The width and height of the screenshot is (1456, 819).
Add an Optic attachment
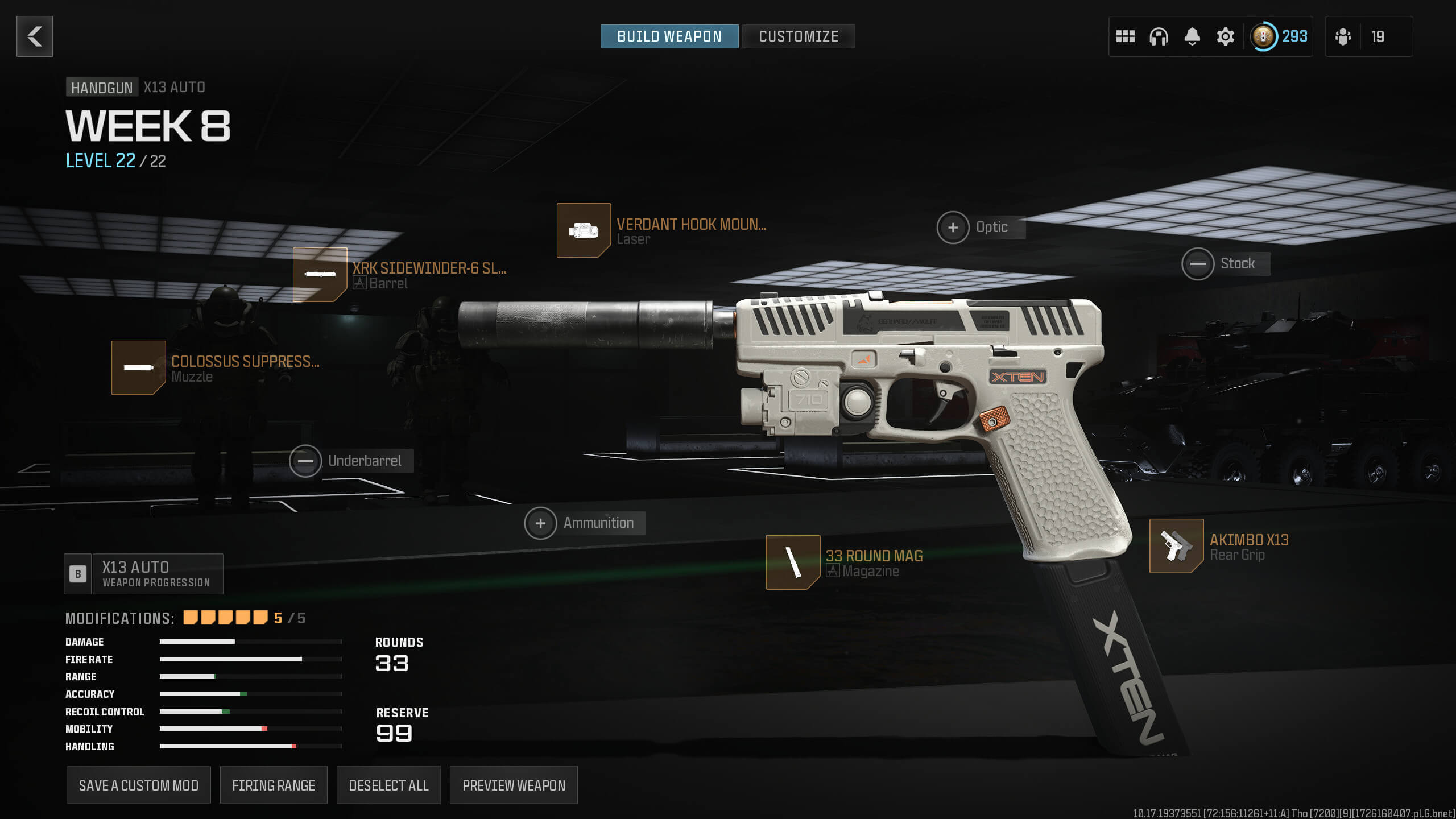pos(953,227)
